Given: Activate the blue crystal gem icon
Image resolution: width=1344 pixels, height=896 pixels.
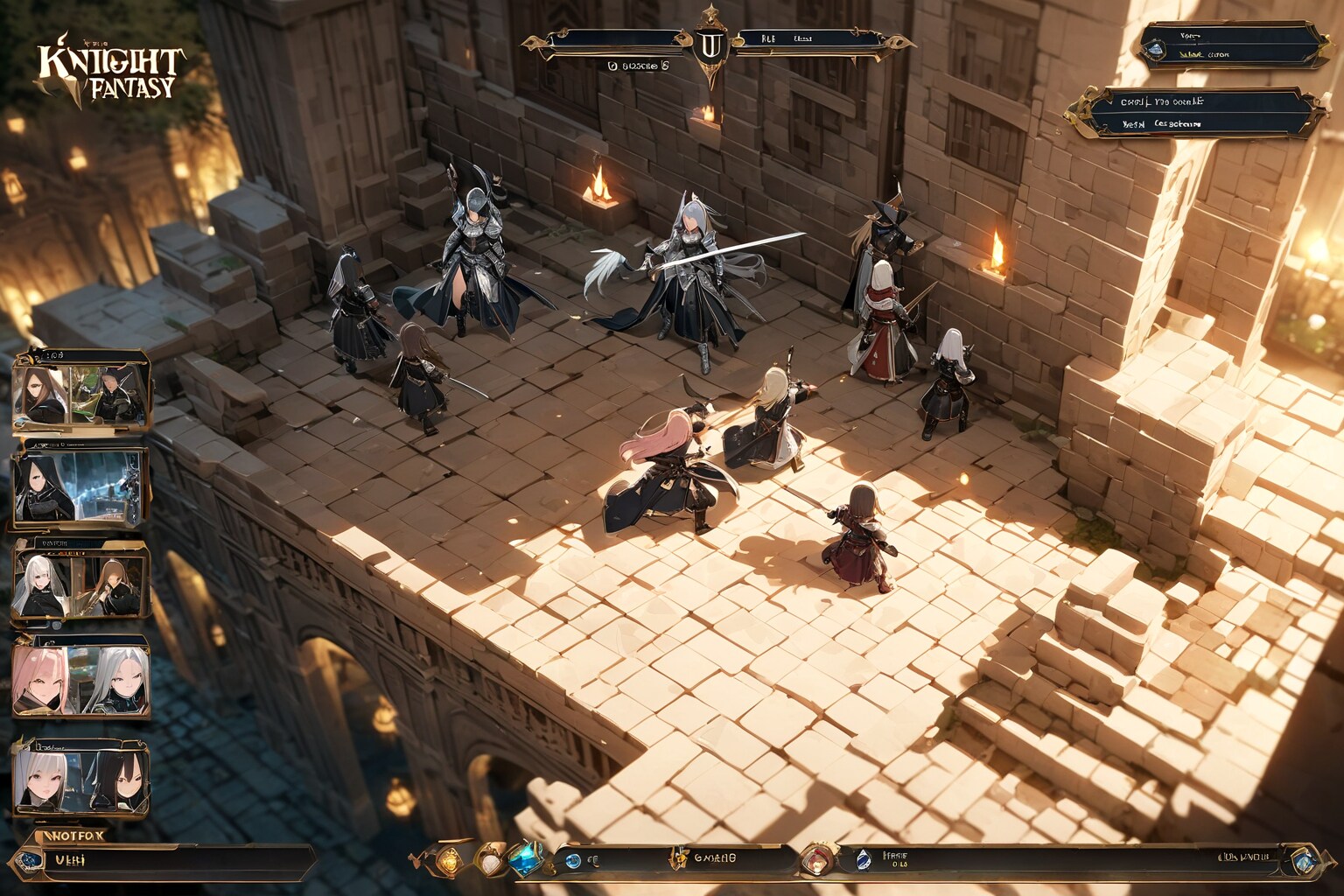Looking at the screenshot, I should point(527,858).
